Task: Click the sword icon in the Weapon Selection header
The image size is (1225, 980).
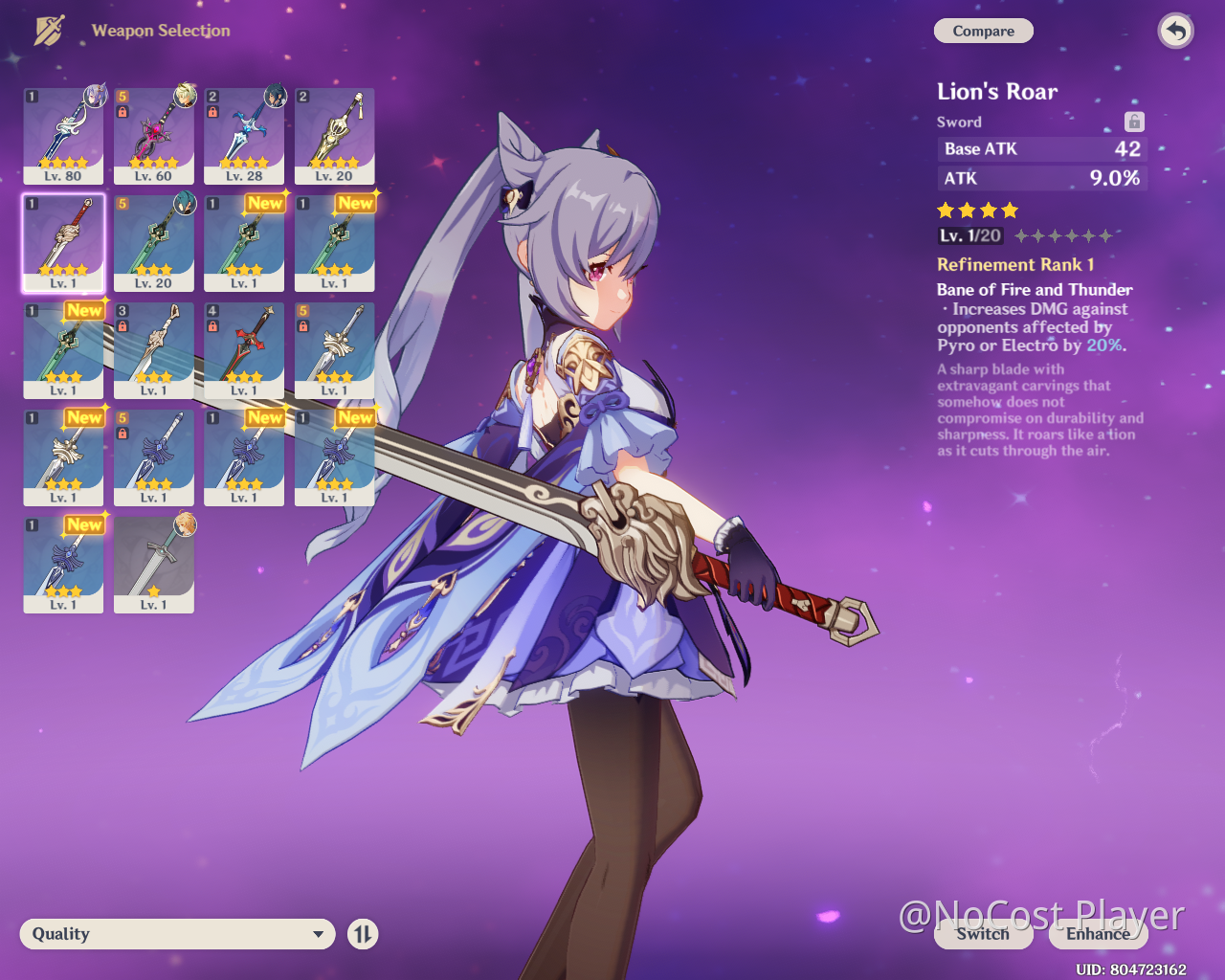Action: click(x=48, y=30)
